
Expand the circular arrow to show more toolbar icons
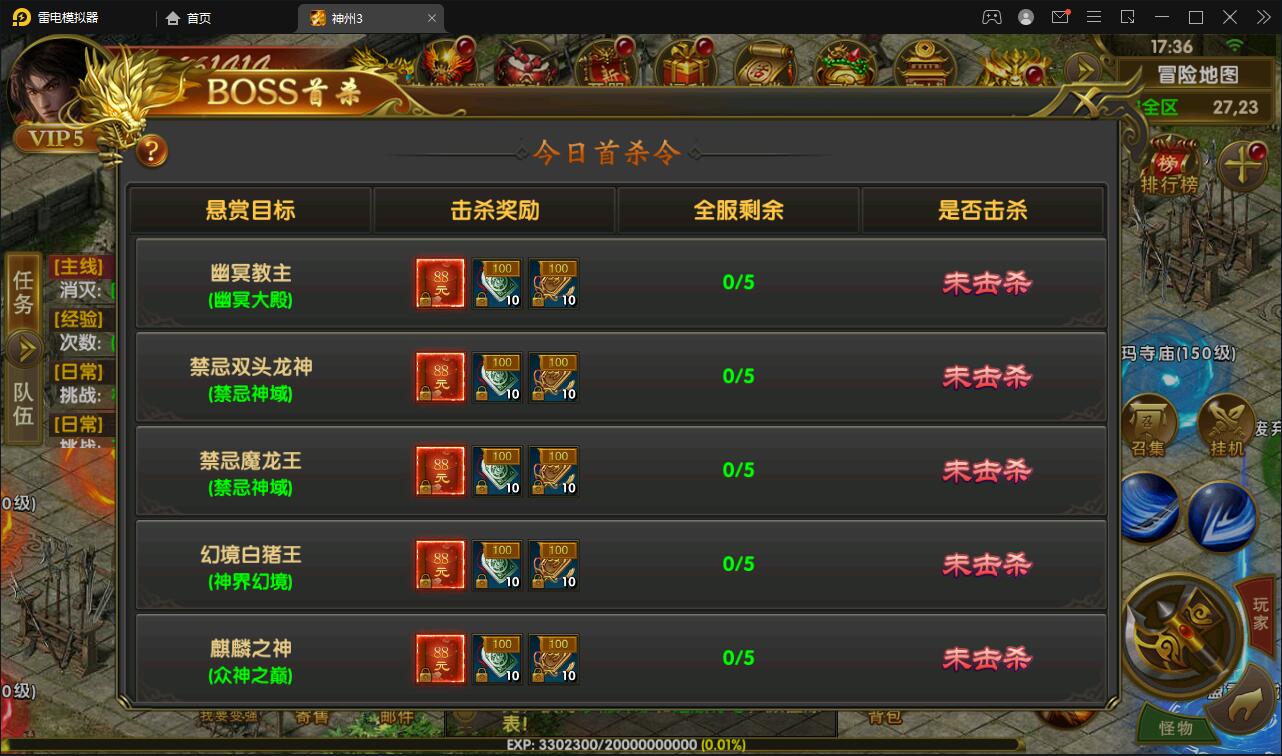tap(1082, 68)
